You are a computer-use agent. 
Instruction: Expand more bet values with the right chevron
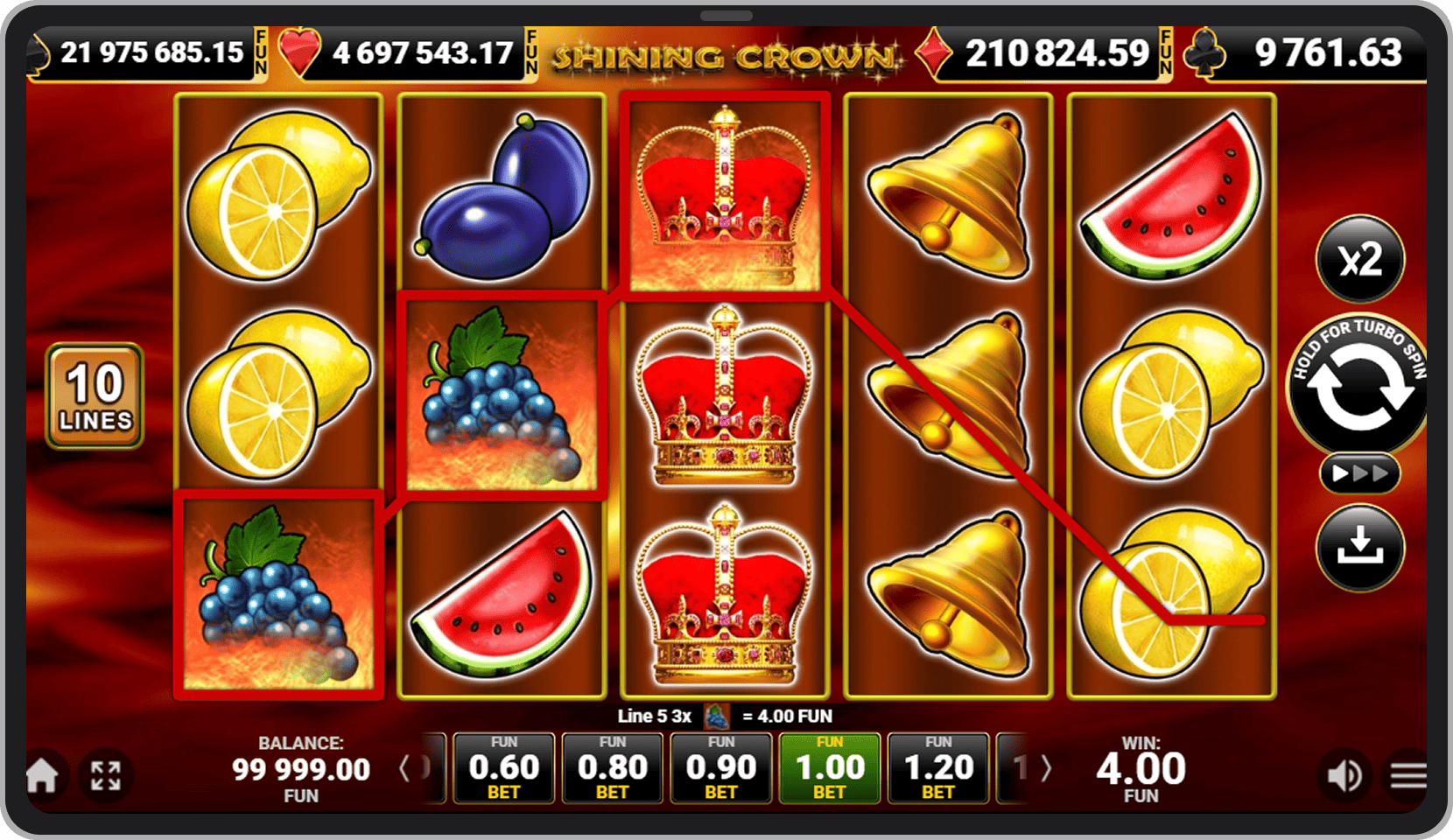click(1047, 767)
